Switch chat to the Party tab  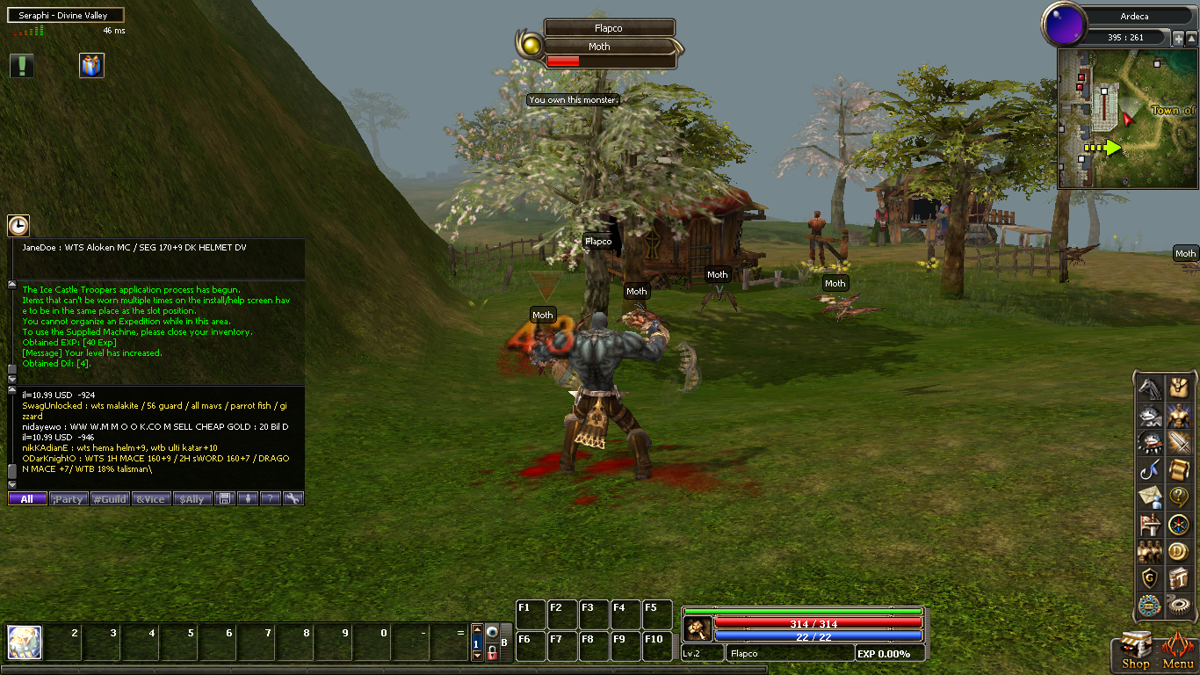pyautogui.click(x=68, y=498)
